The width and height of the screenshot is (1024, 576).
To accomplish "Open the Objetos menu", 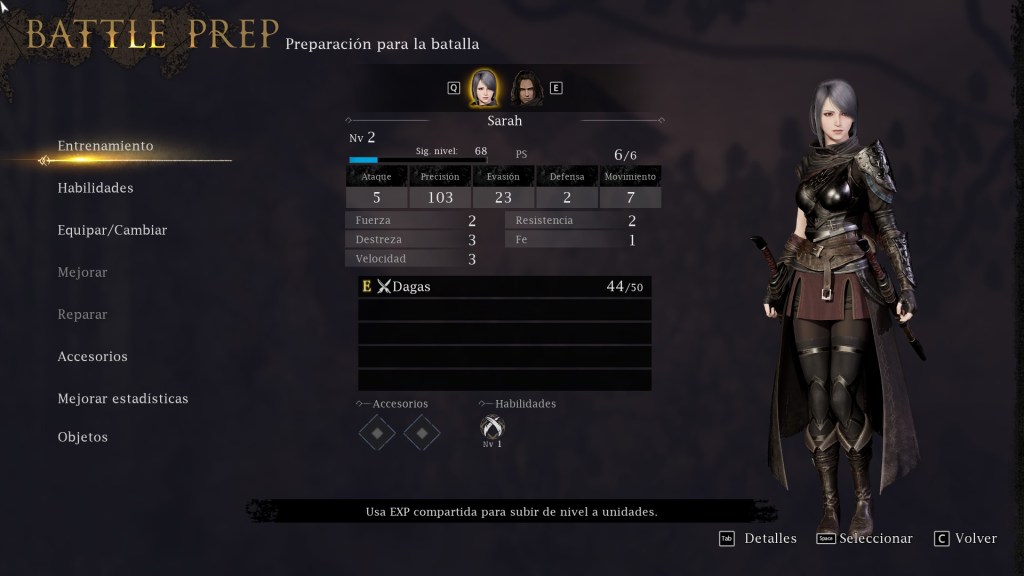I will coord(83,437).
